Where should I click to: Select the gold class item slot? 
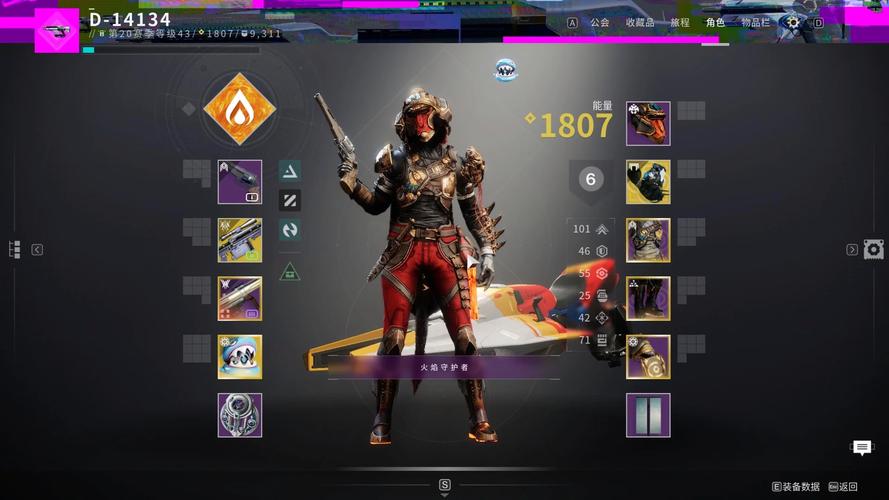pos(648,357)
